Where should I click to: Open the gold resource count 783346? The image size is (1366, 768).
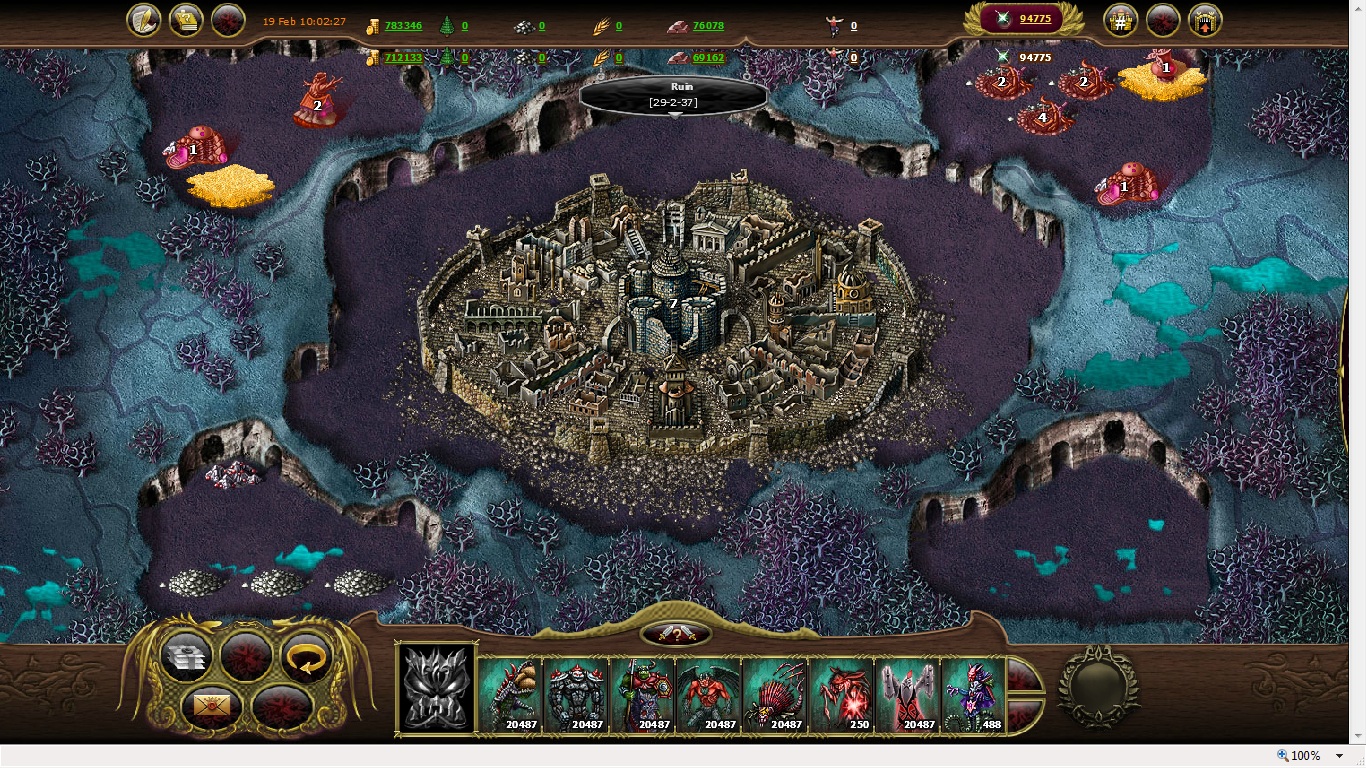tap(403, 26)
